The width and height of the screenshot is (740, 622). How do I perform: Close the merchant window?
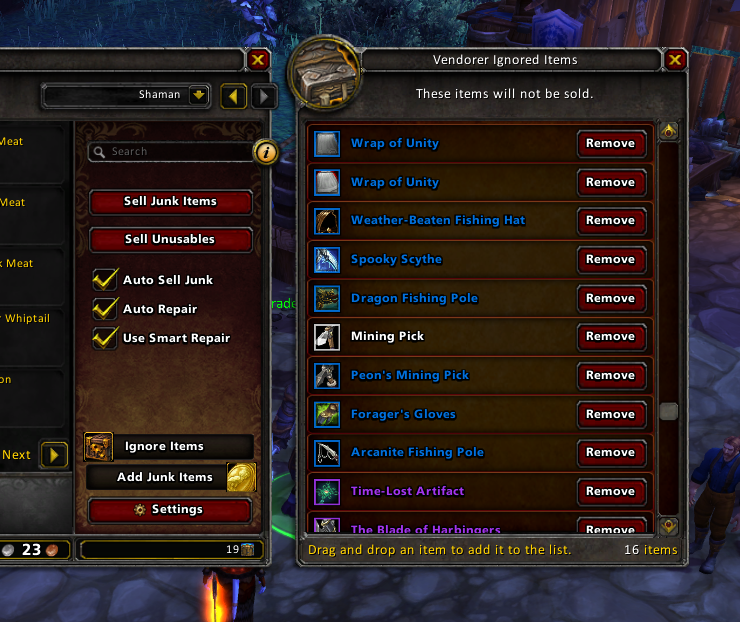258,60
